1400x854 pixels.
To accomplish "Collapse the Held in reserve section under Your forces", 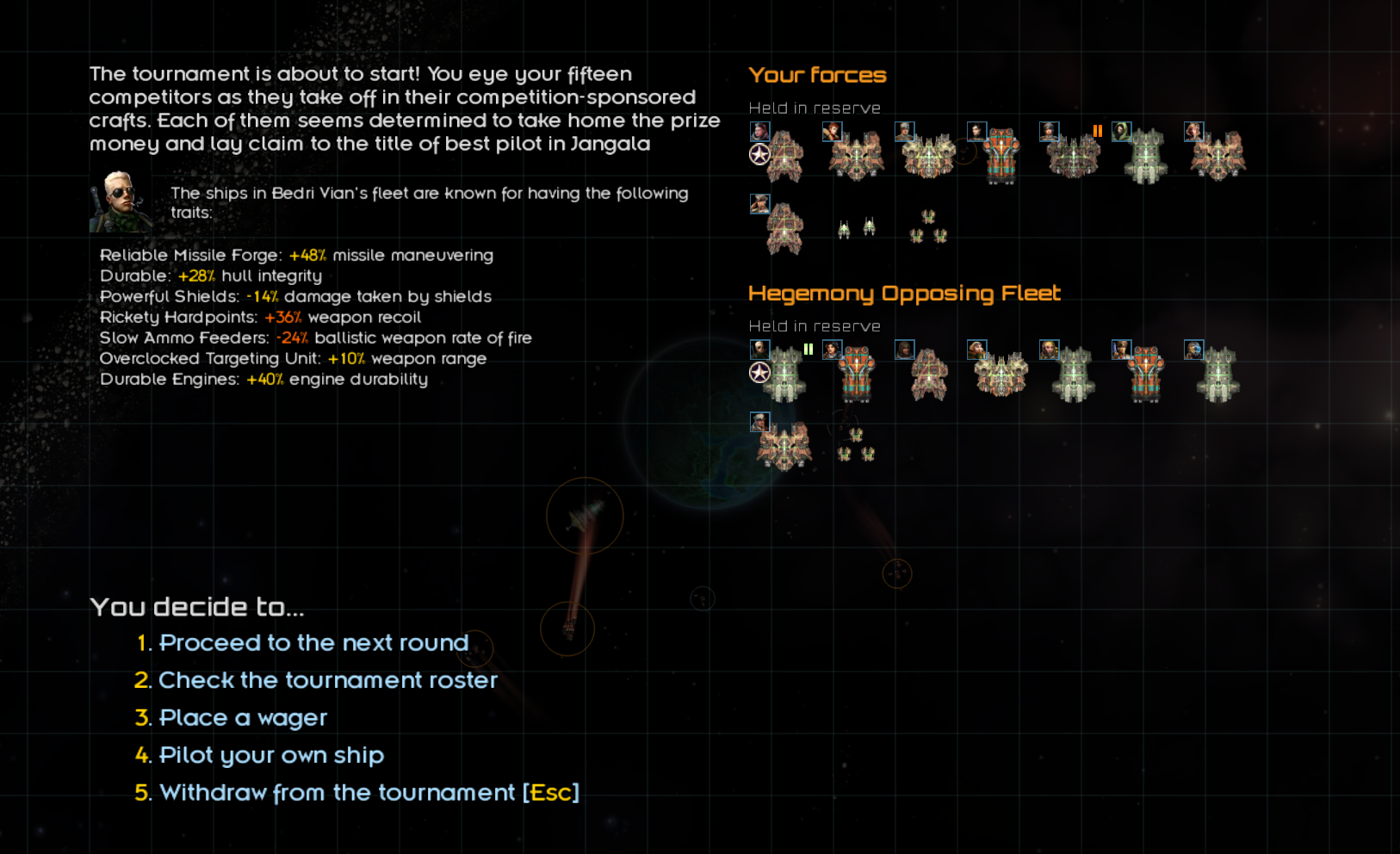I will coord(814,108).
